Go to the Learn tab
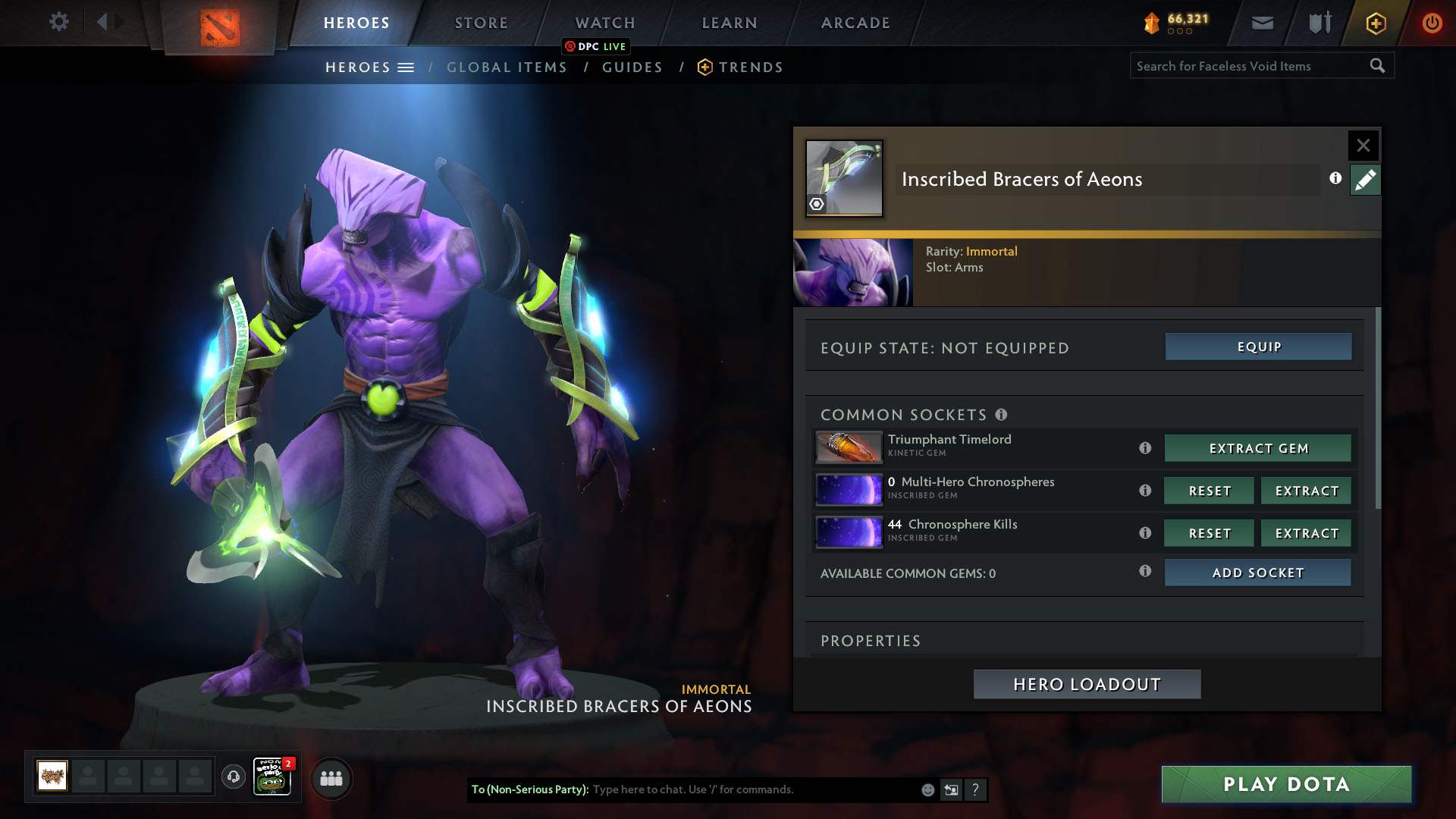This screenshot has width=1456, height=819. coord(730,23)
